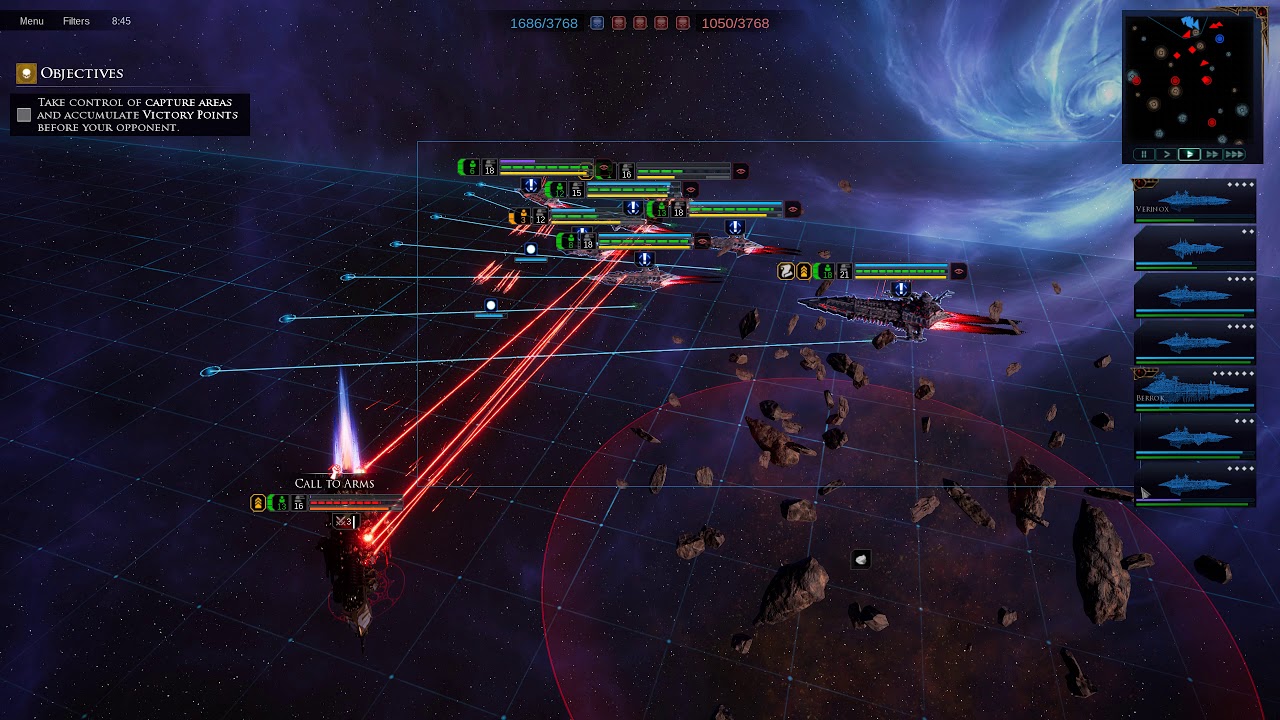Toggle the Objectives skull icon
This screenshot has height=720, width=1280.
click(26, 73)
